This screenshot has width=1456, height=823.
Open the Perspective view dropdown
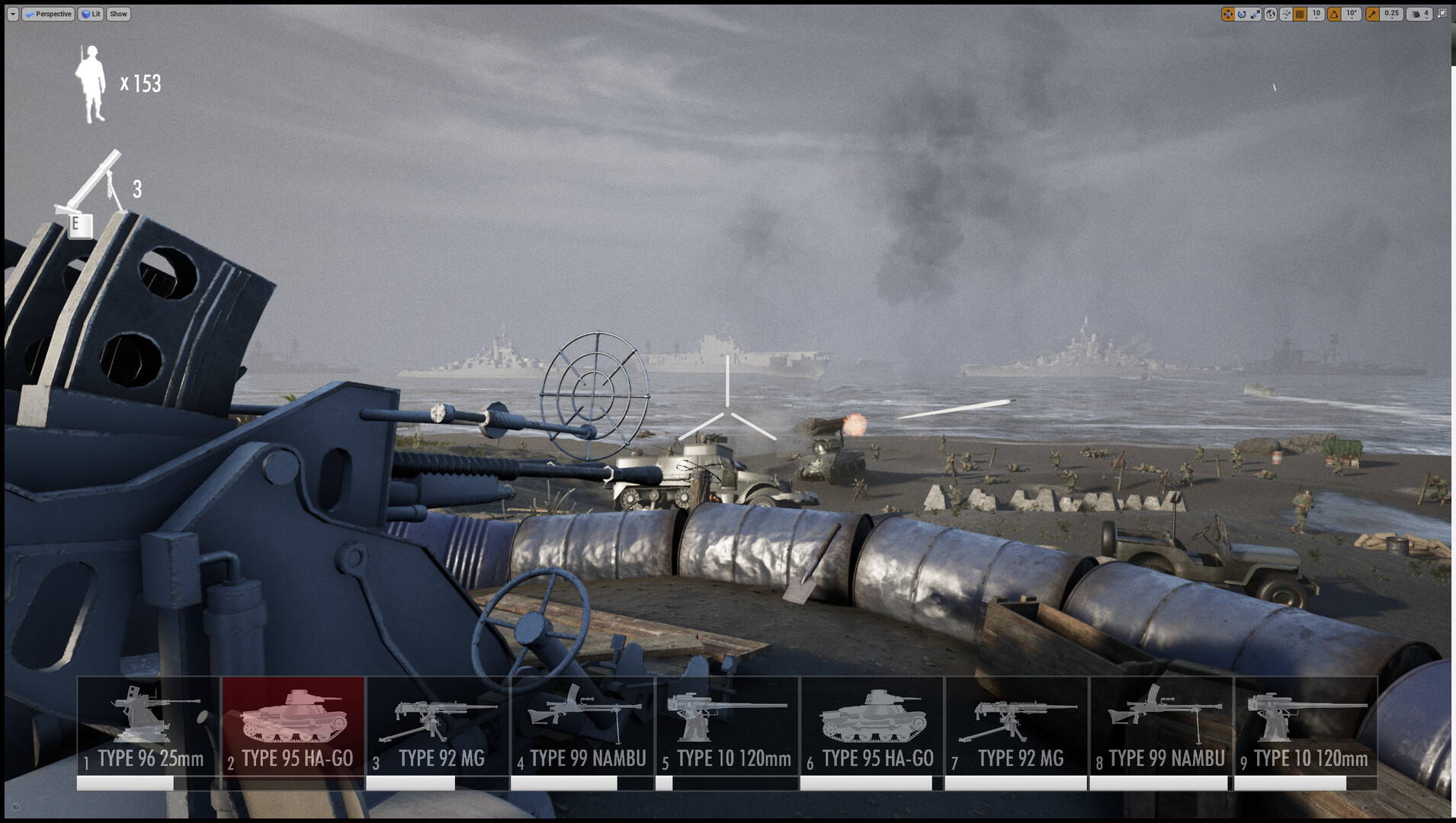click(x=49, y=14)
